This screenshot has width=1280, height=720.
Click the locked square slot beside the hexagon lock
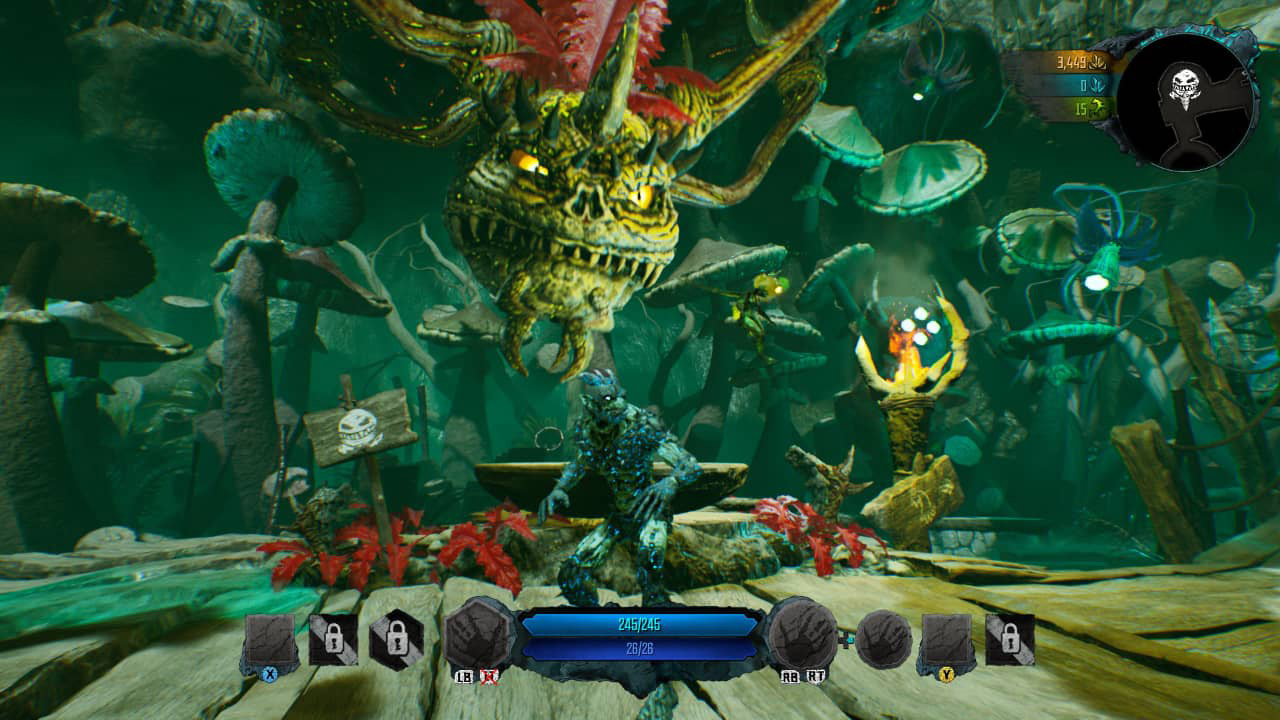click(333, 640)
